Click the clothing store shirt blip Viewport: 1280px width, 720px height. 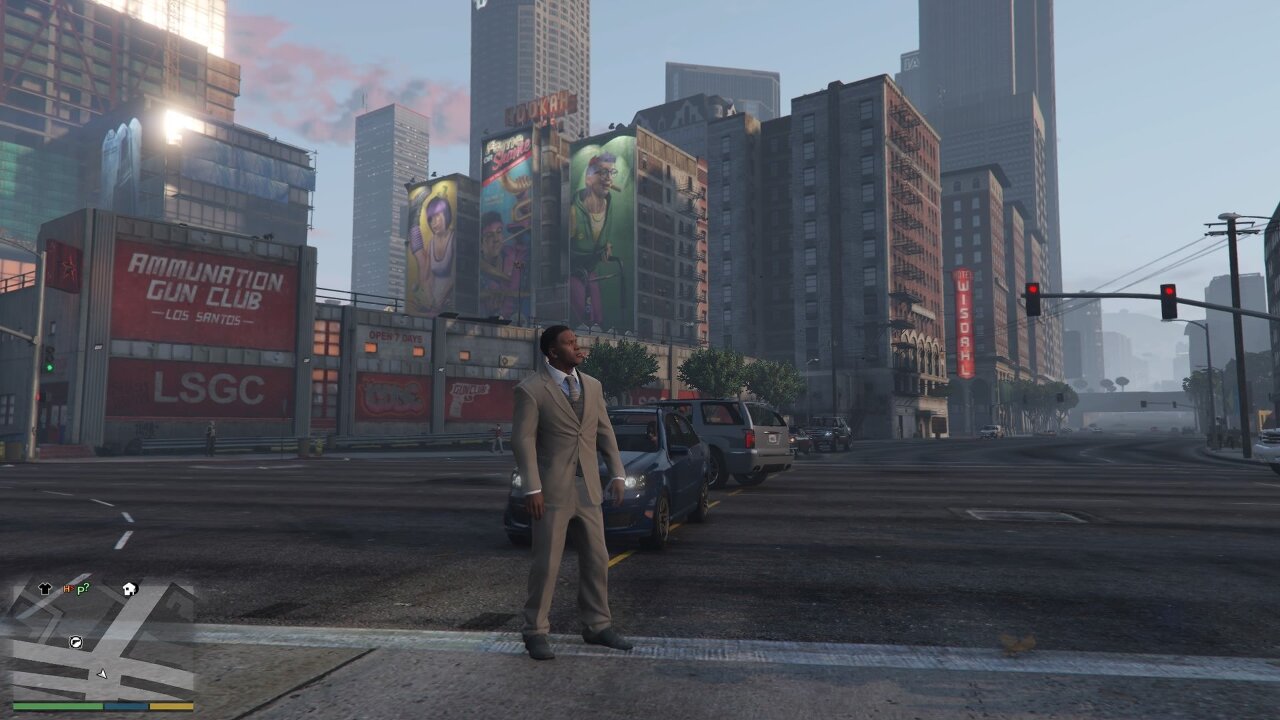45,589
